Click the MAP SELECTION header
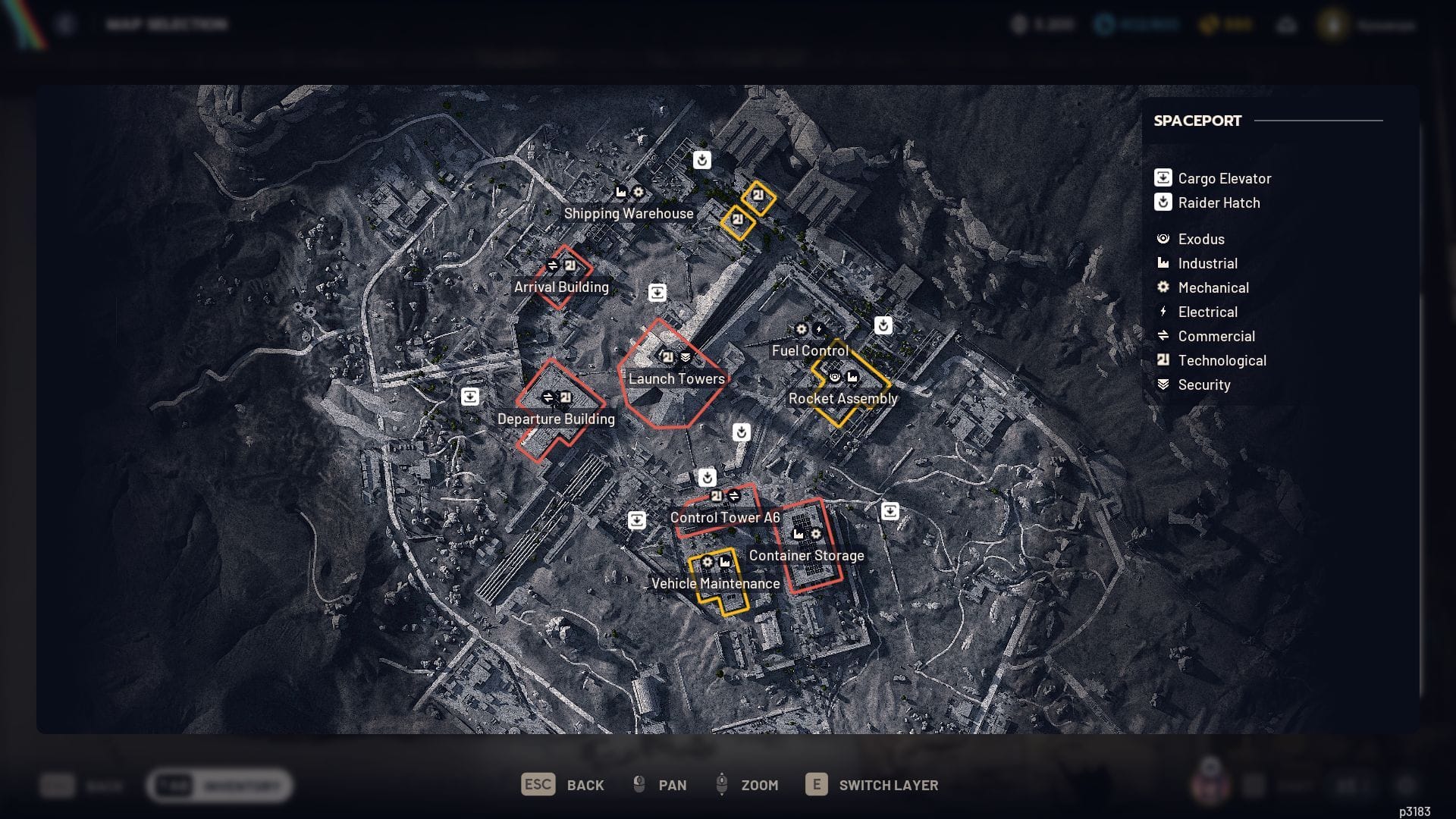1456x819 pixels. [x=168, y=24]
